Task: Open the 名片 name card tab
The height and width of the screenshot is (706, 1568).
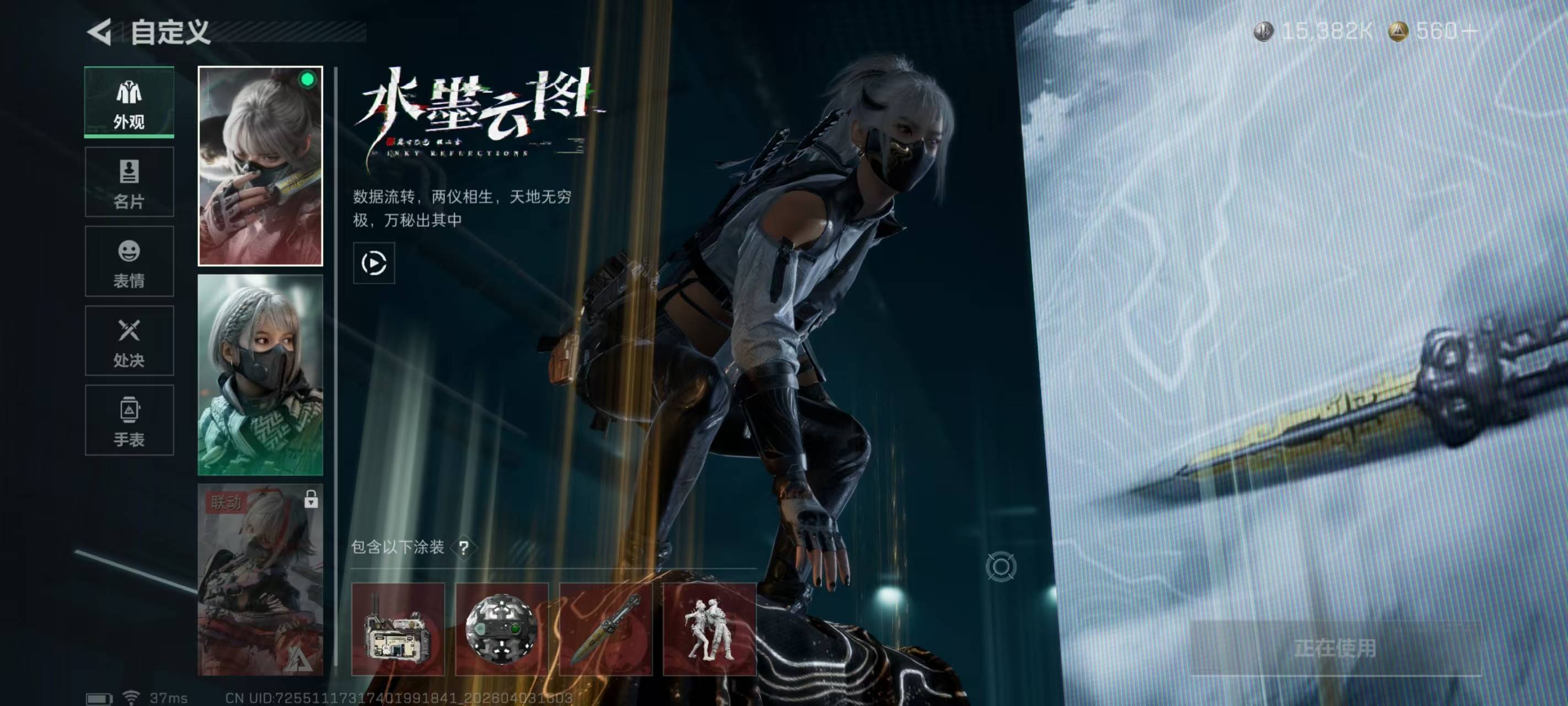Action: click(129, 182)
